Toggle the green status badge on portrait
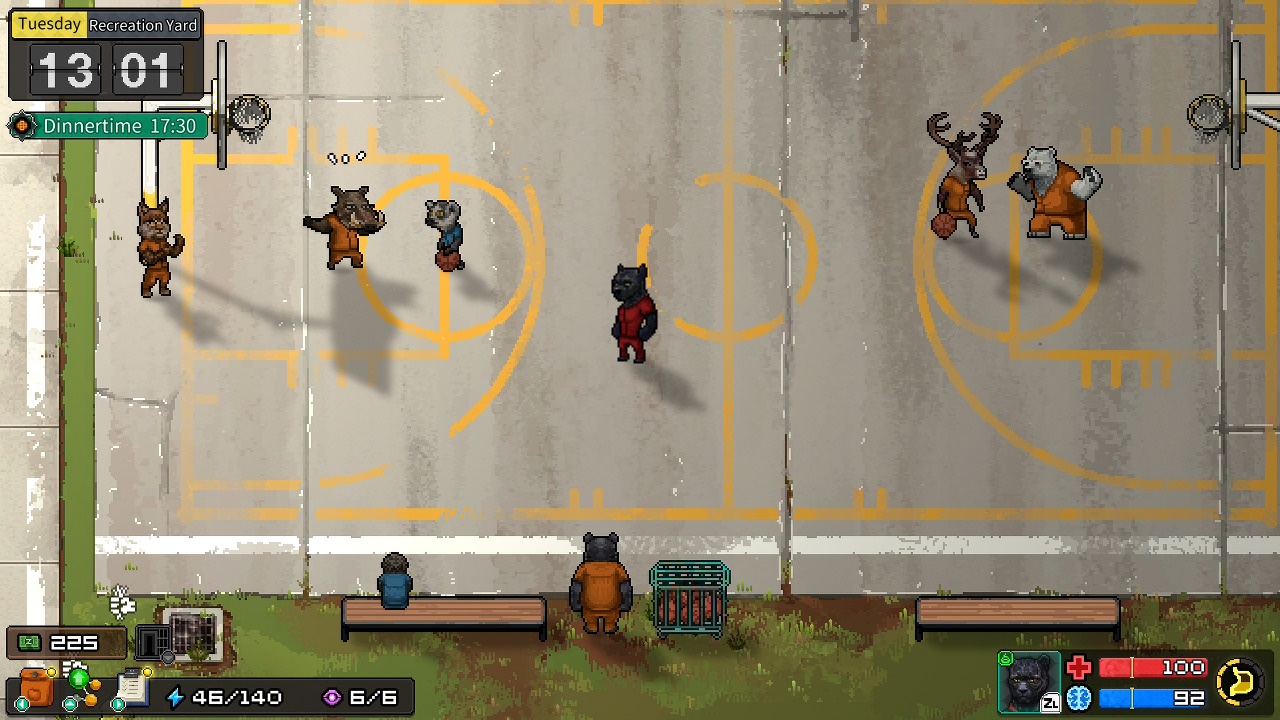 (x=1005, y=657)
